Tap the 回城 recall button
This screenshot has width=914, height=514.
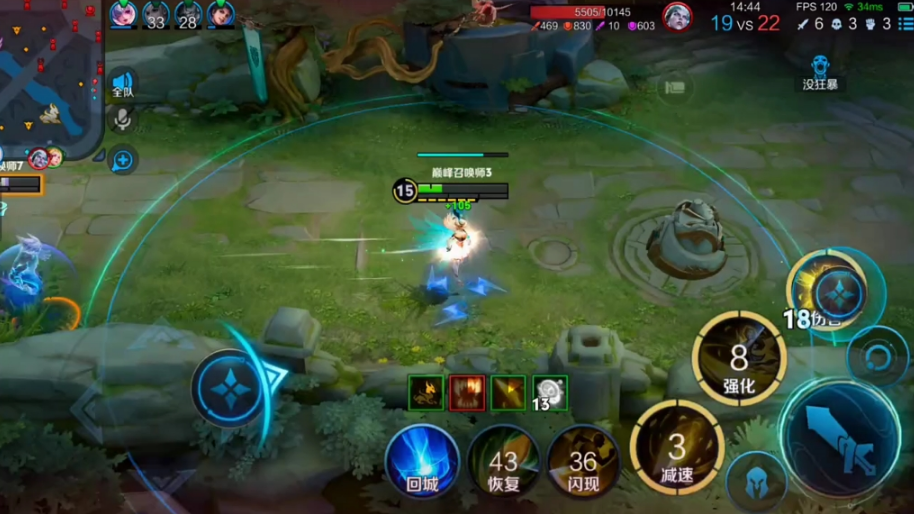pyautogui.click(x=422, y=461)
